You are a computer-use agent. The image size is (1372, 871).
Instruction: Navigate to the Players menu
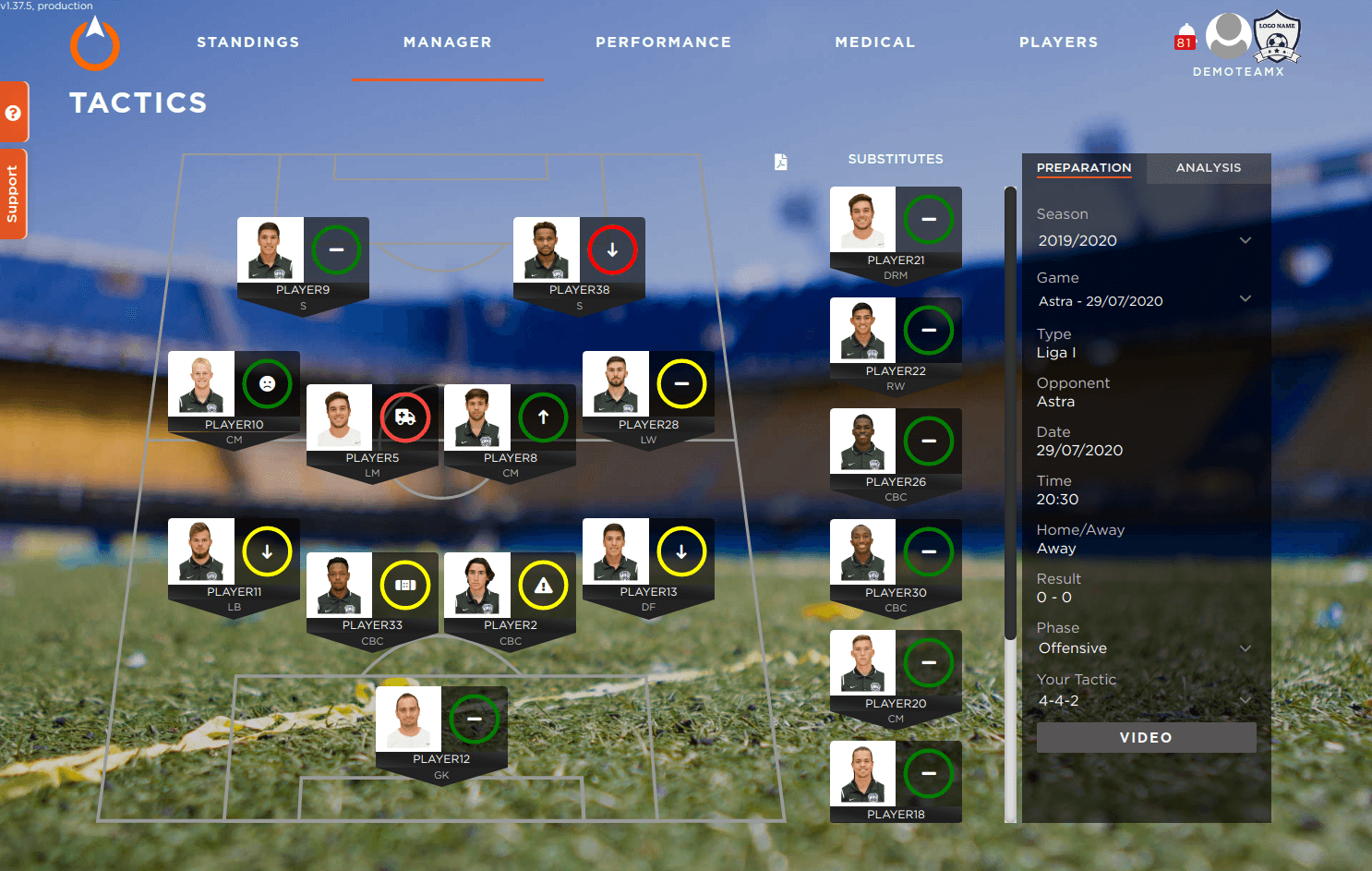pos(1058,42)
